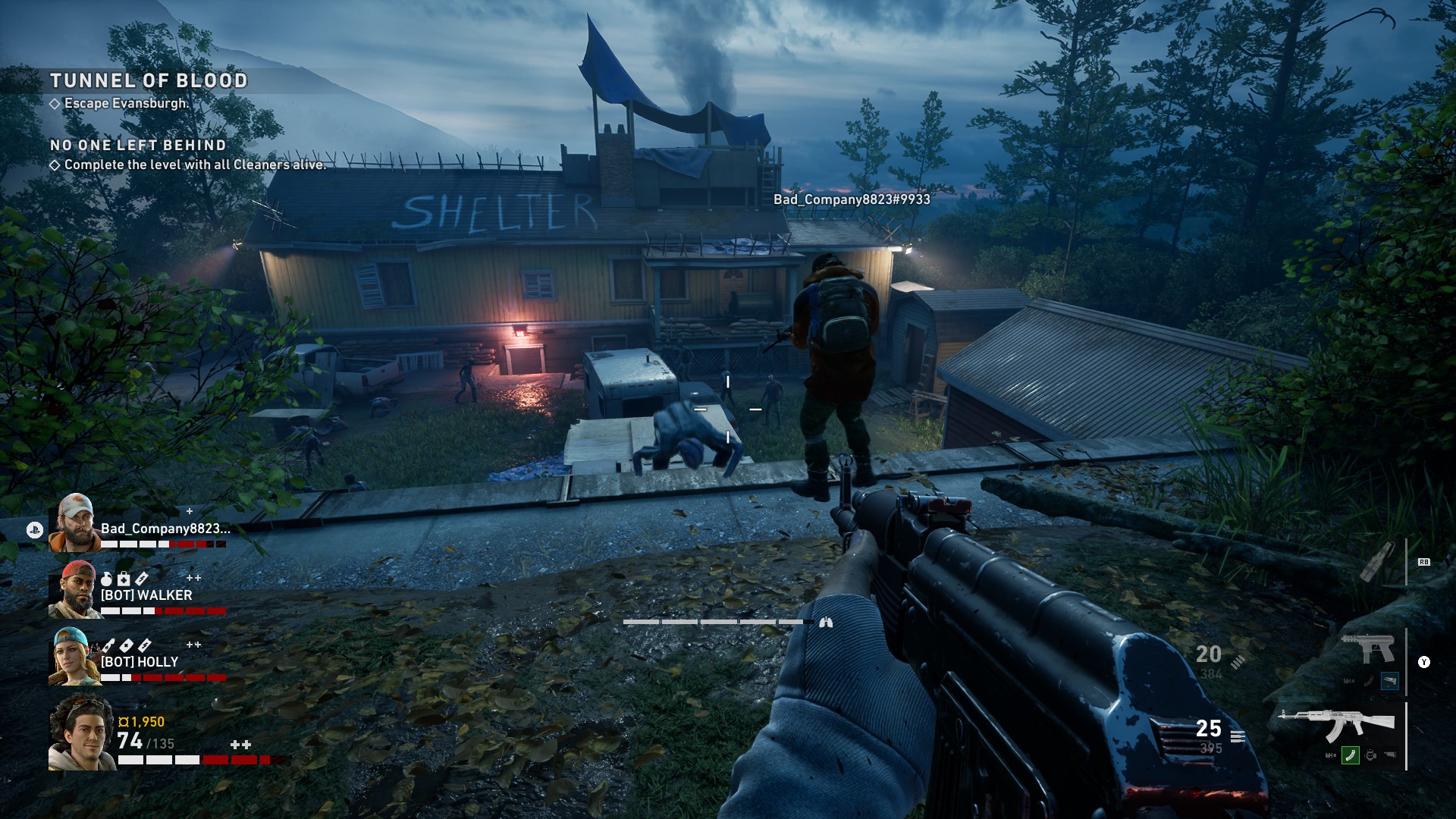Click Walker's grenade item icon
This screenshot has width=1456, height=819.
click(x=107, y=579)
